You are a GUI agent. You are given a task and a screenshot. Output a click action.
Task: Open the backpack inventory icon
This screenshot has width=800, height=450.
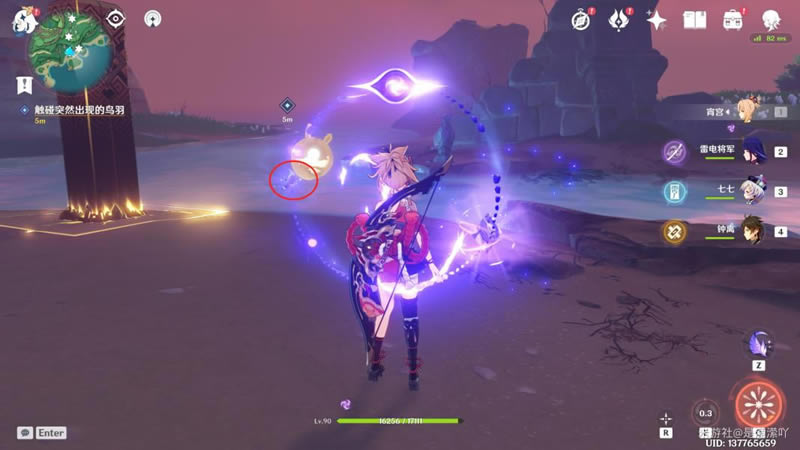pos(732,19)
